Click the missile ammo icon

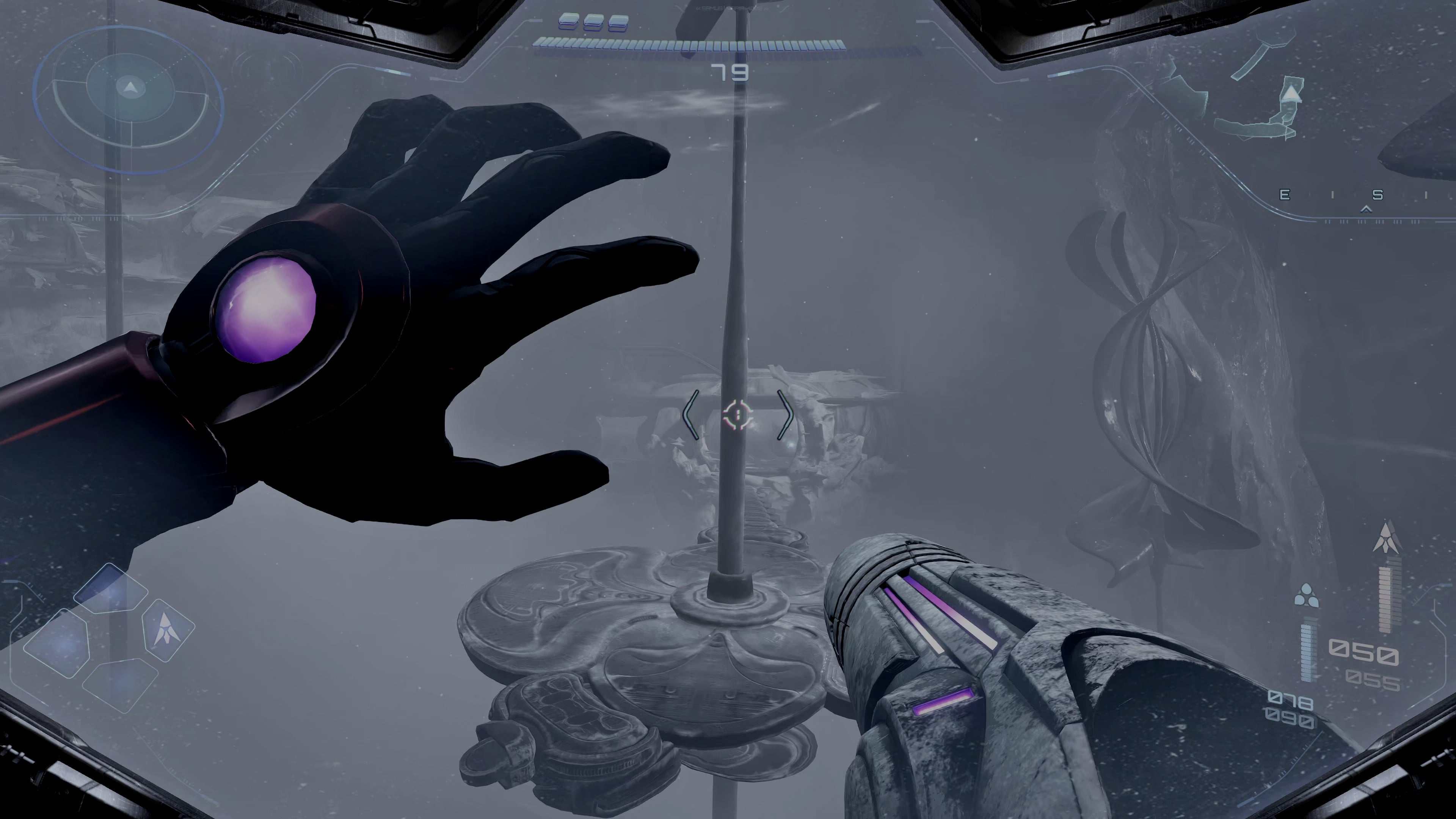(1387, 538)
